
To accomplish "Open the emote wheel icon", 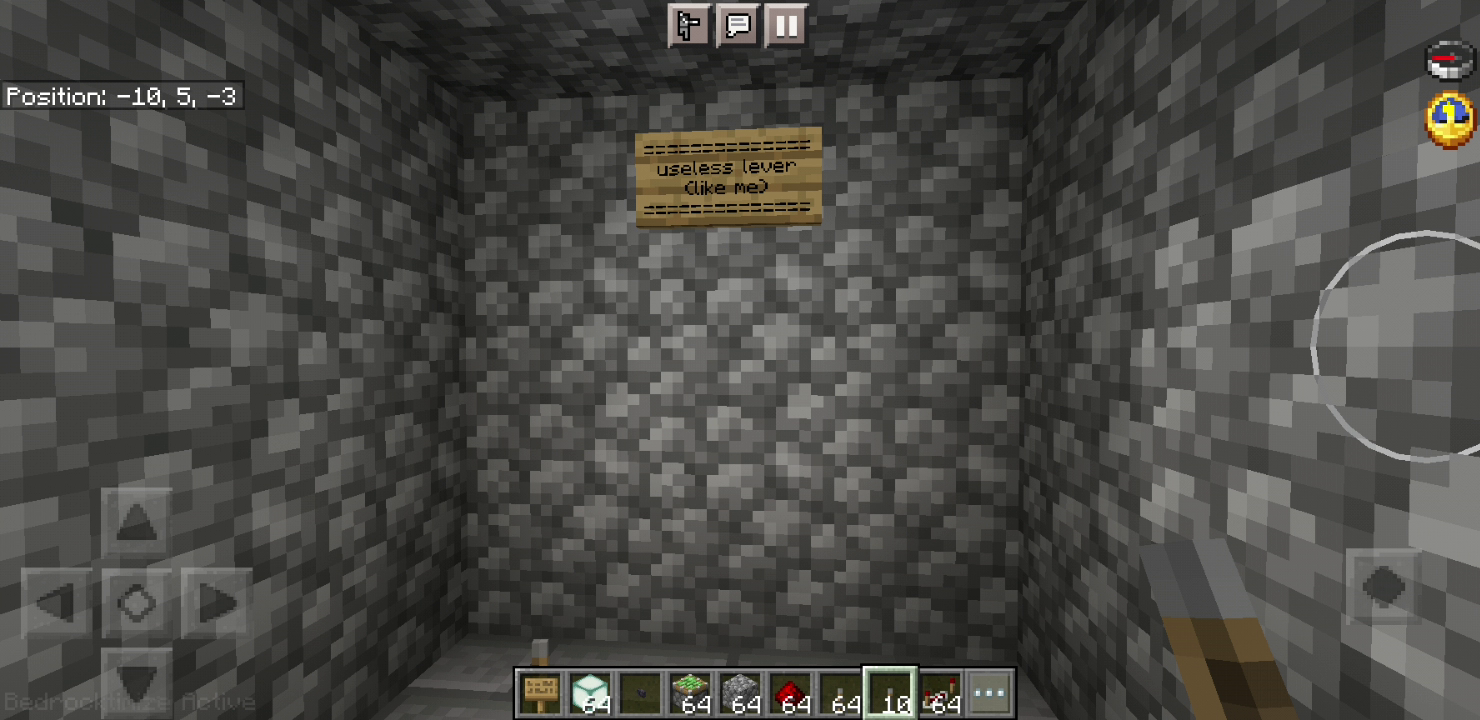I will [x=690, y=26].
